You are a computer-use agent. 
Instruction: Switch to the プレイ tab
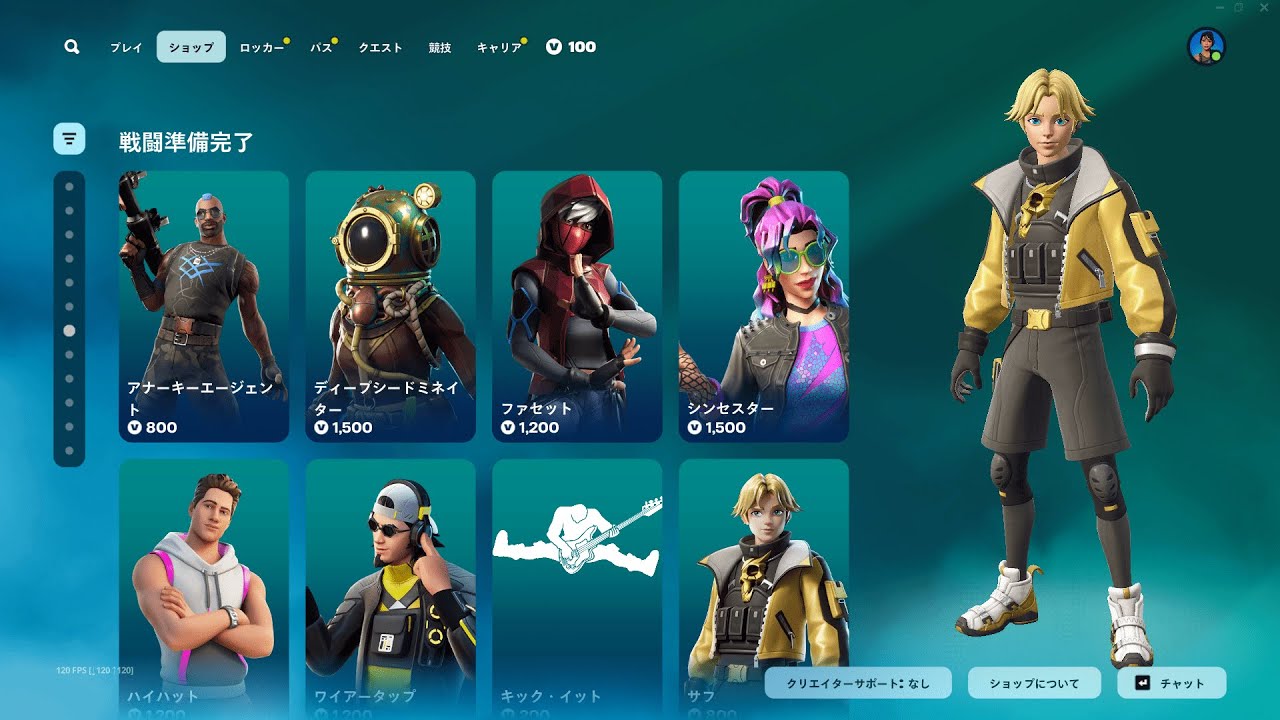point(126,47)
